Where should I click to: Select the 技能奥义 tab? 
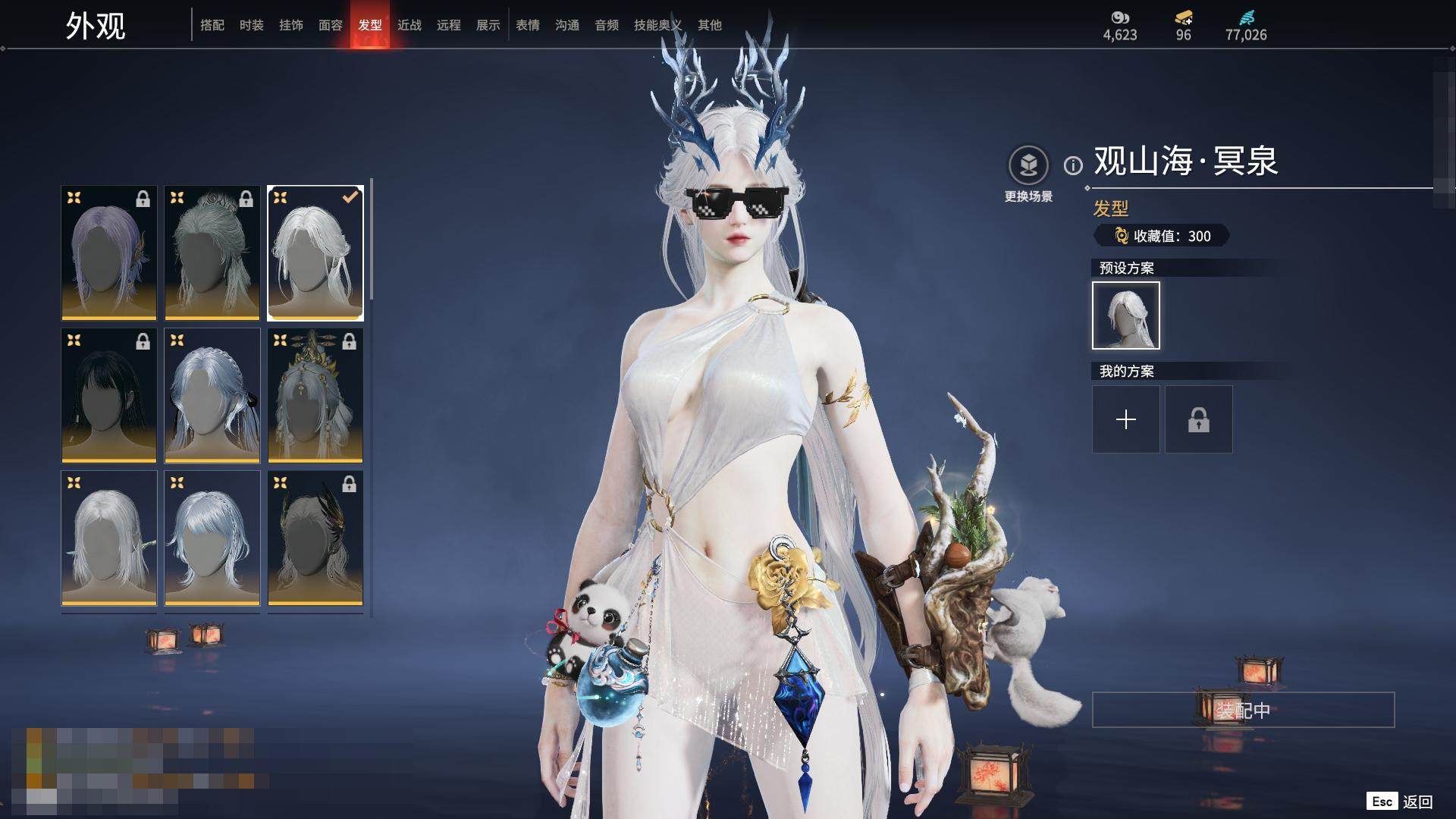(657, 25)
